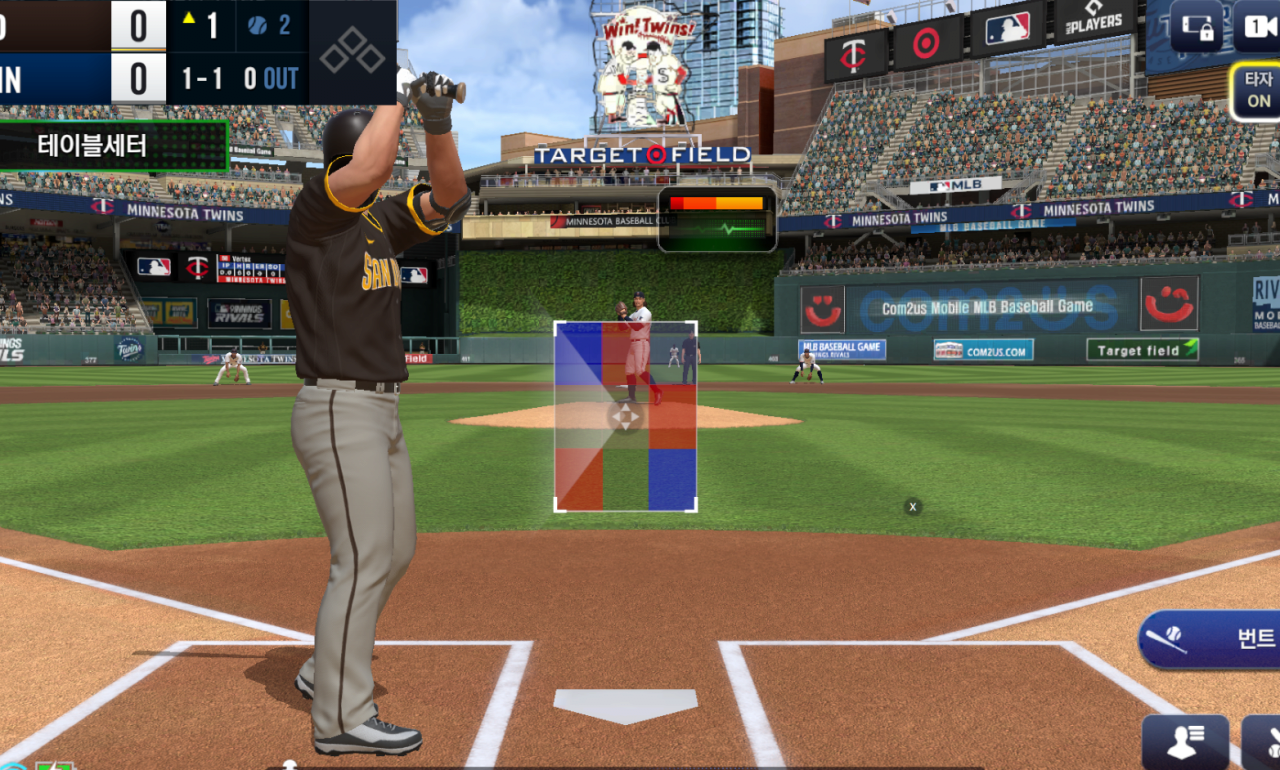Viewport: 1280px width, 770px height.
Task: Switch camera view with the camera 1 icon
Action: (1256, 25)
